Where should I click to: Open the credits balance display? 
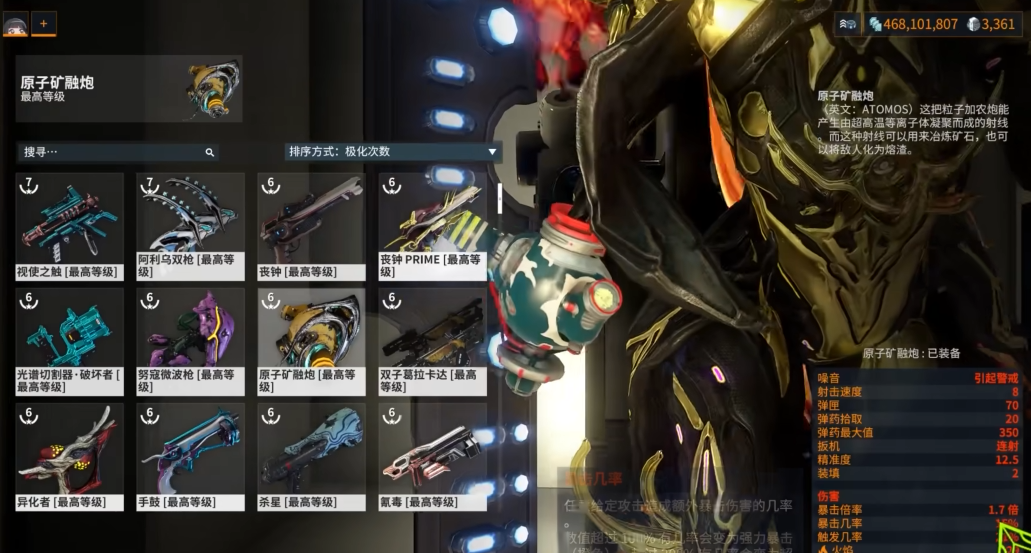pos(912,24)
